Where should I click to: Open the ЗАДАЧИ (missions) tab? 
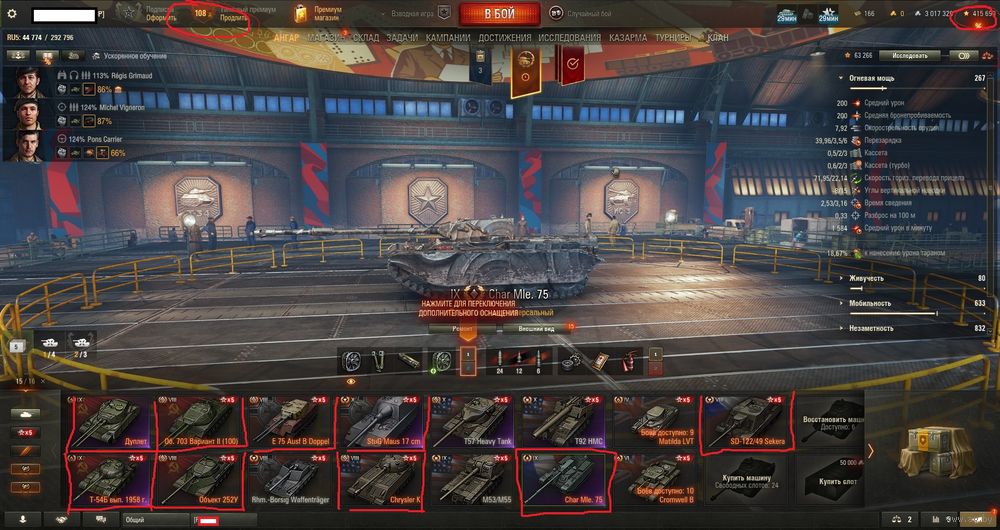[x=402, y=37]
